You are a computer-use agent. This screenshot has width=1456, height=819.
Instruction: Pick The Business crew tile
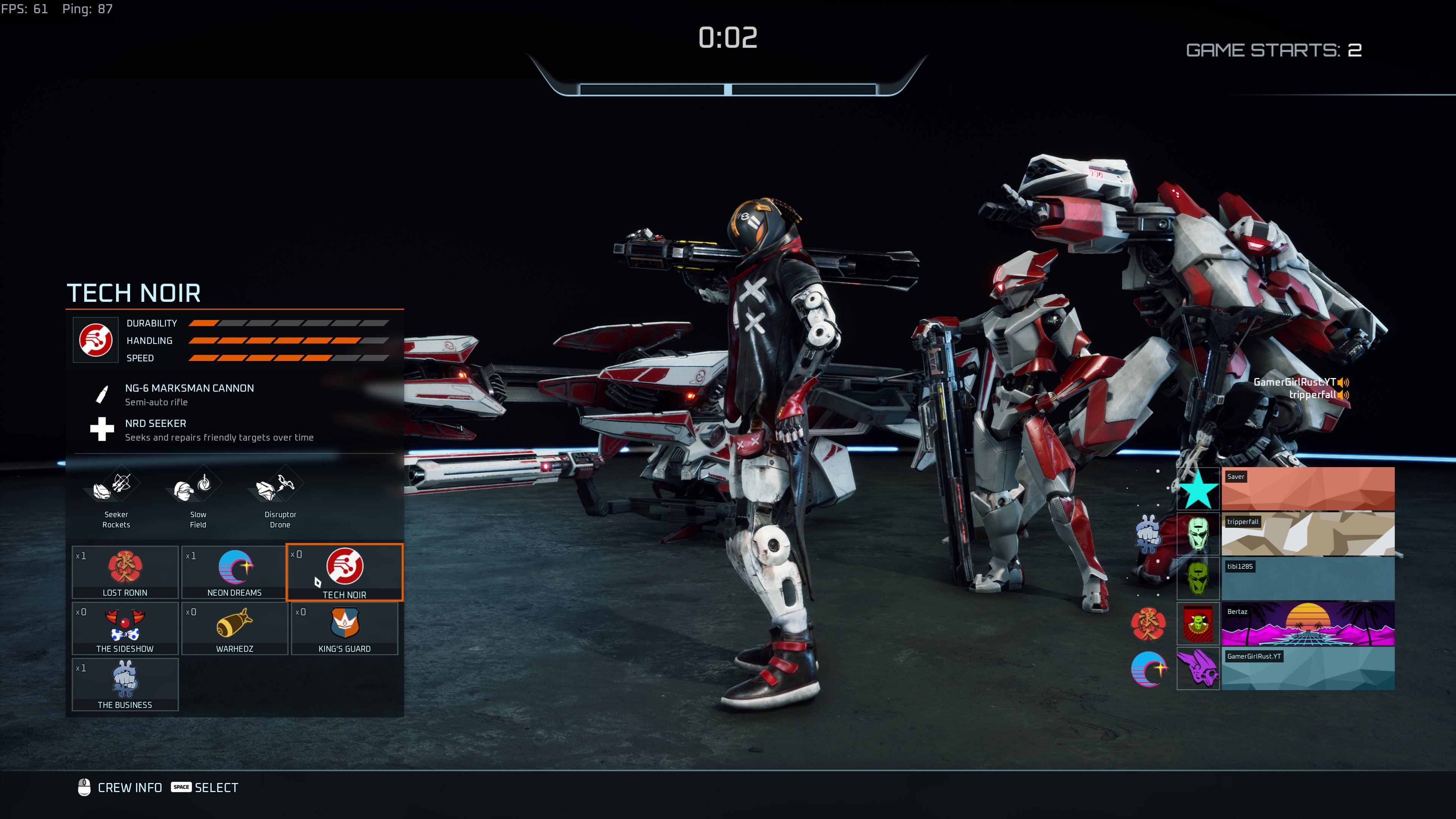pos(125,684)
